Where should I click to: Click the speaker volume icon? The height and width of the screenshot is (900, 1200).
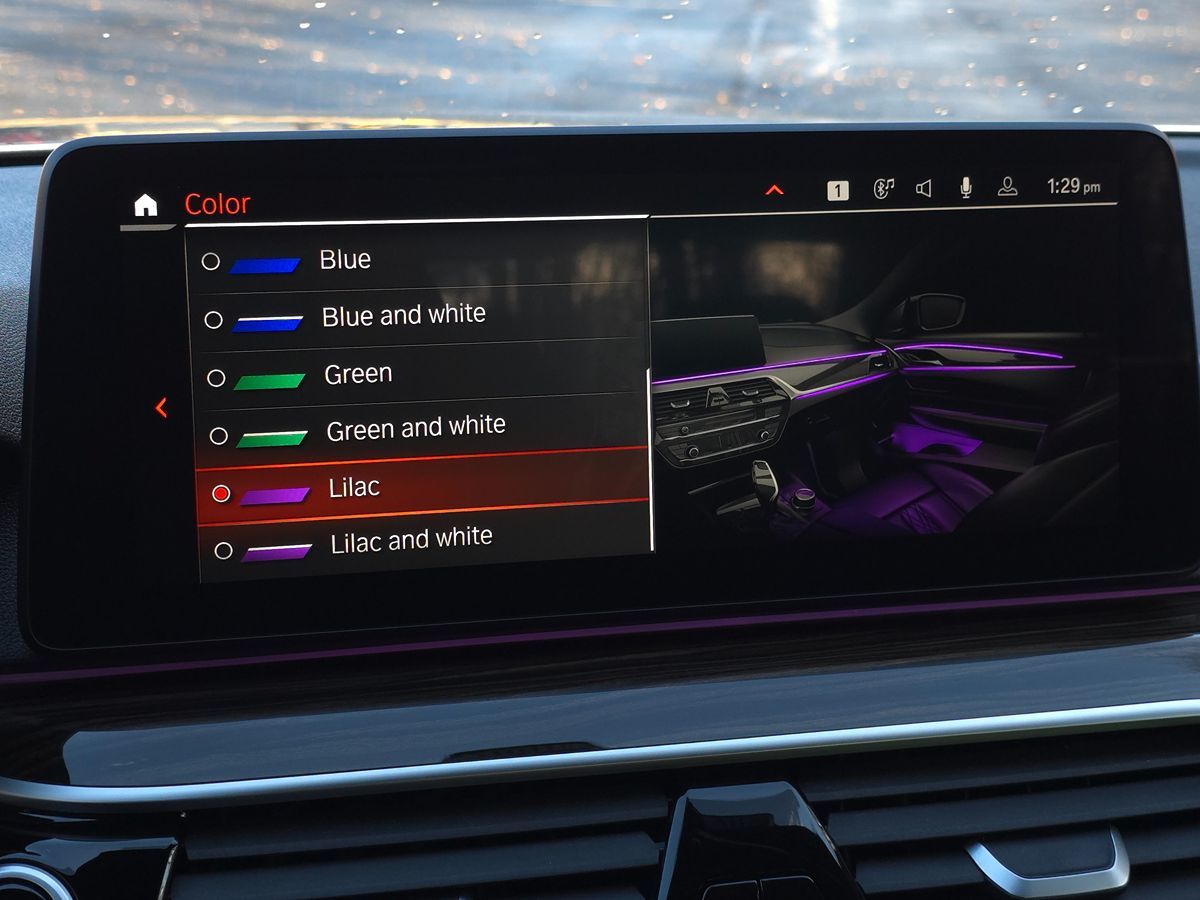(x=924, y=188)
